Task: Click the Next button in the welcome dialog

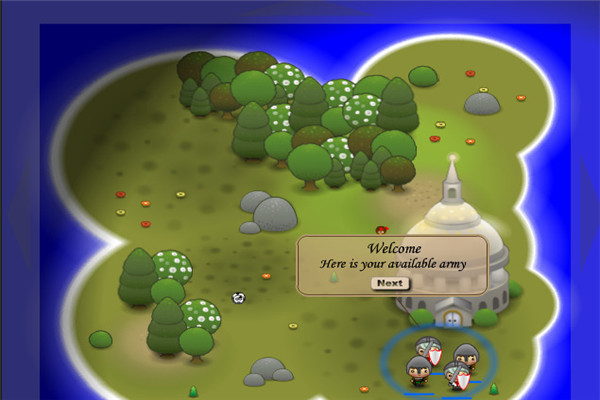Action: [x=390, y=283]
